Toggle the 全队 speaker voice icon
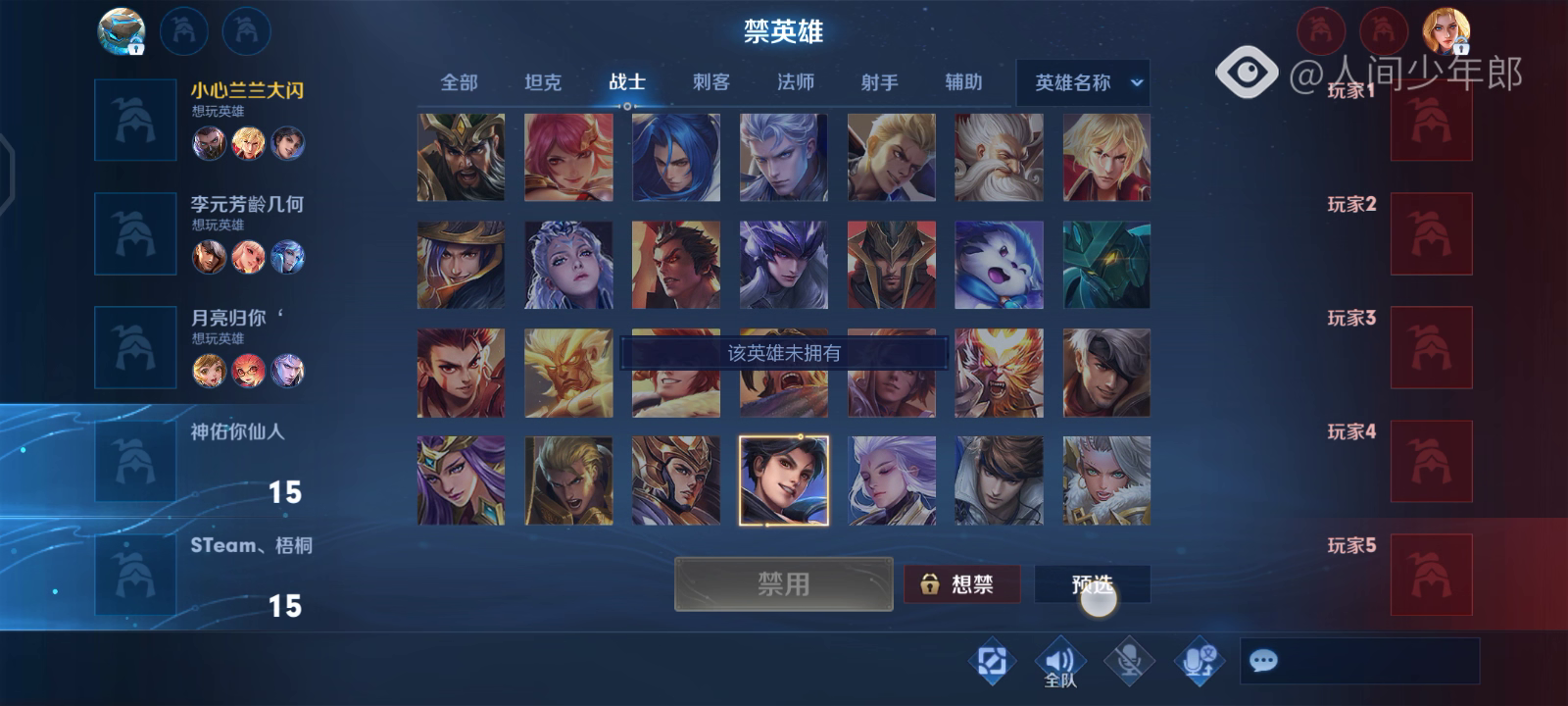The height and width of the screenshot is (706, 1568). 1059,663
